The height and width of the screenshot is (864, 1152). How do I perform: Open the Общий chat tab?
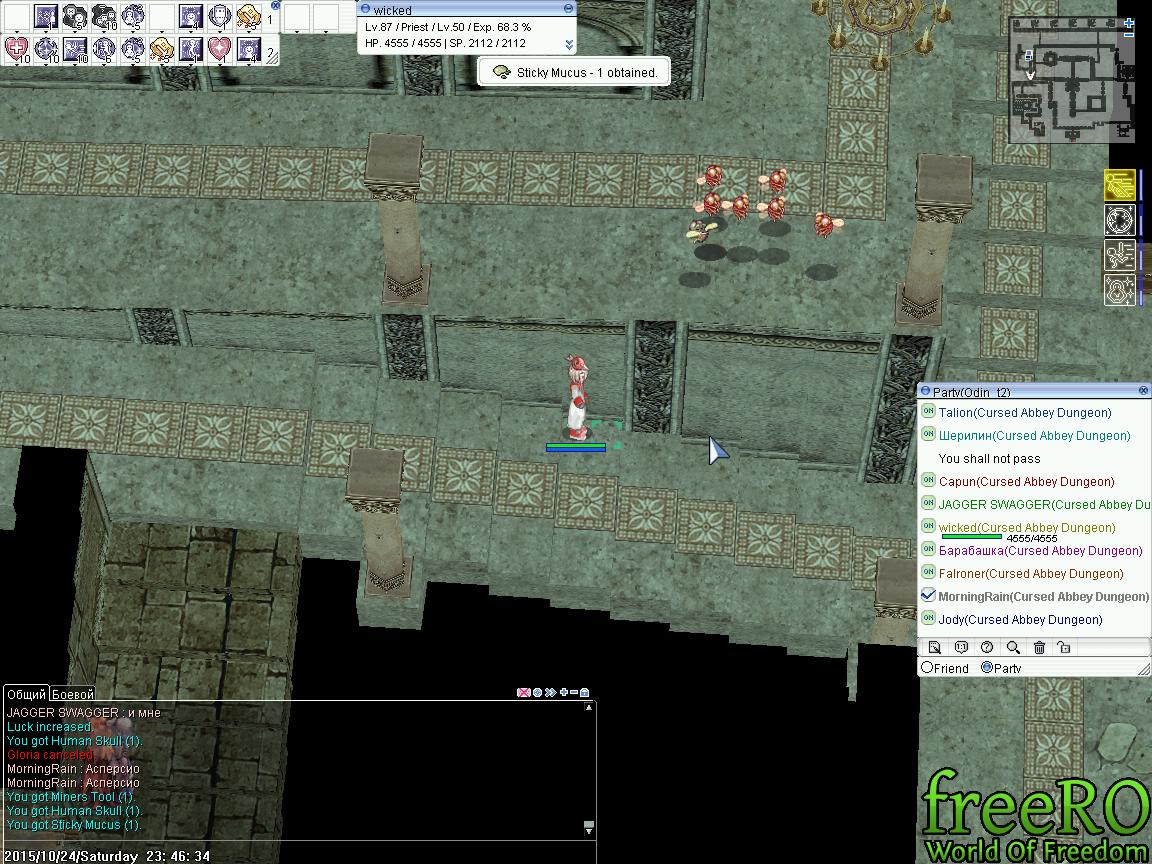coord(26,693)
